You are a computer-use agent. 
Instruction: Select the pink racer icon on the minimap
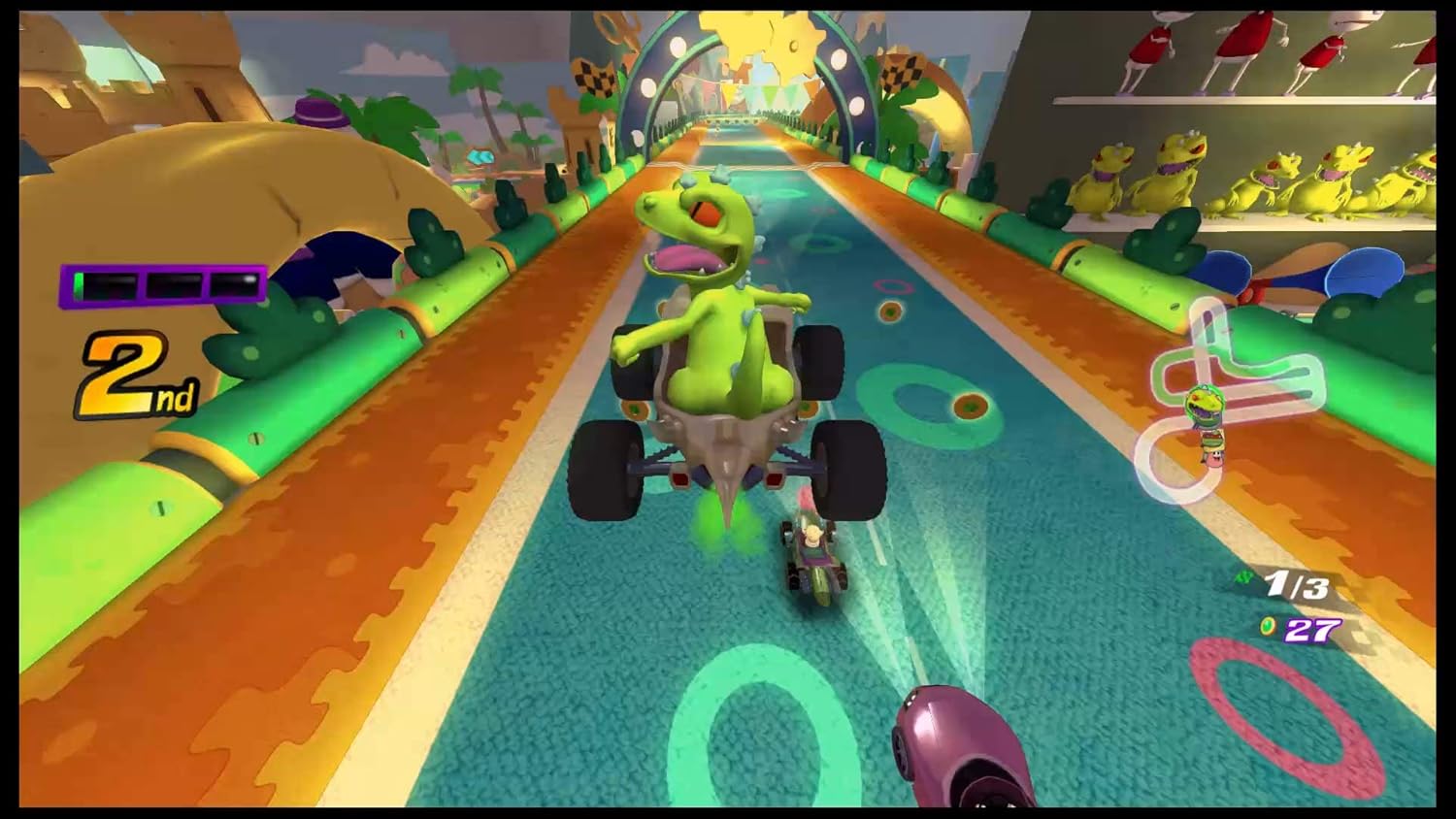click(x=1214, y=460)
